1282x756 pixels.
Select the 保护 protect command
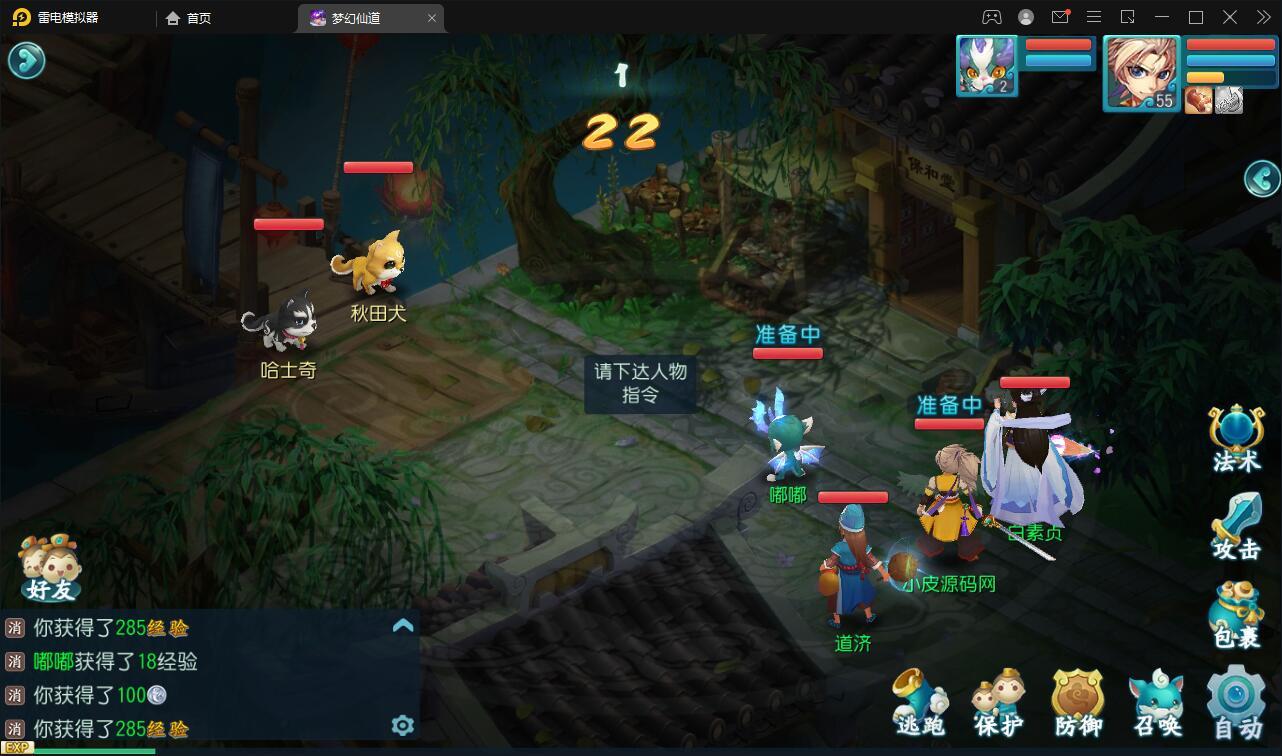click(999, 703)
